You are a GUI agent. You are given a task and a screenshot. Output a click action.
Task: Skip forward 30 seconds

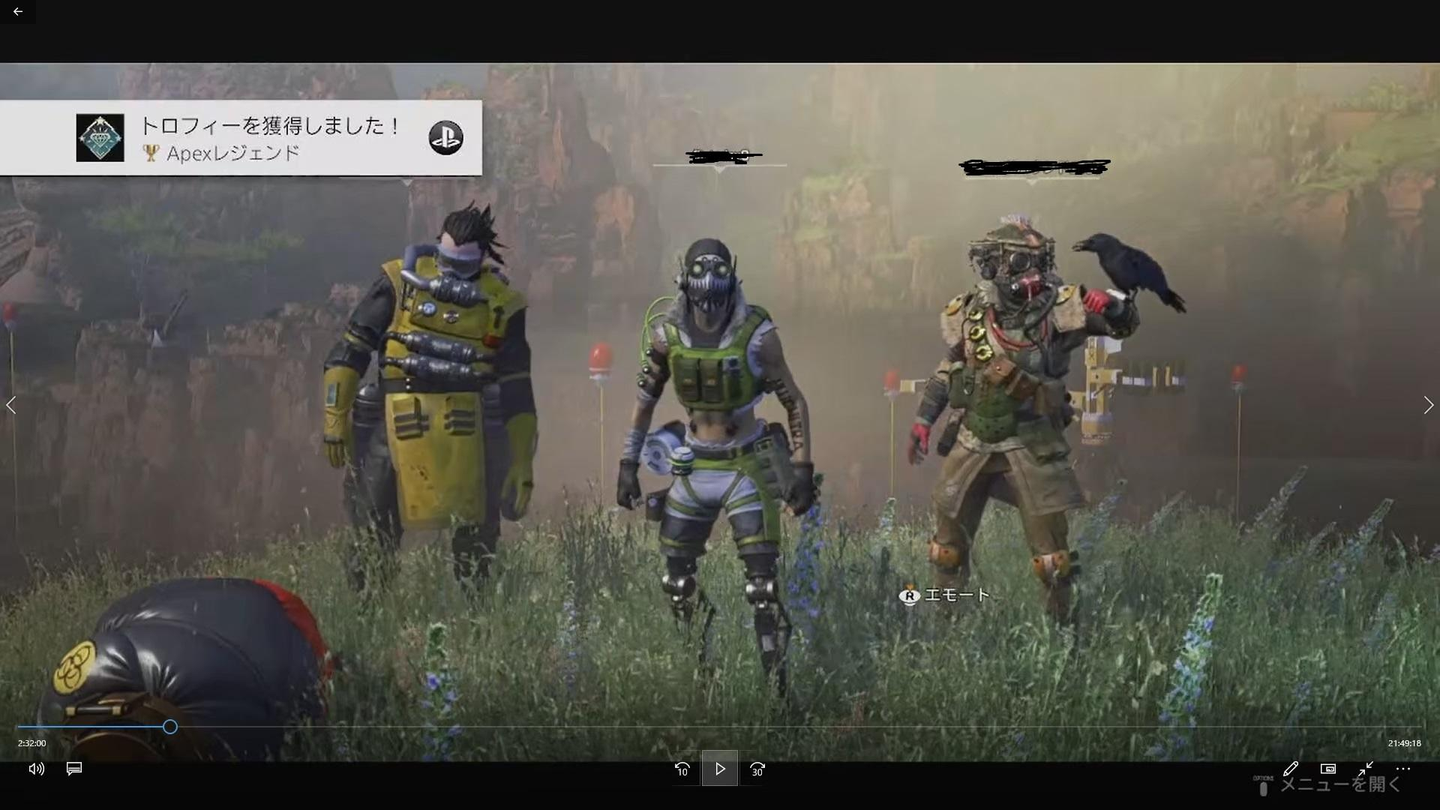757,769
